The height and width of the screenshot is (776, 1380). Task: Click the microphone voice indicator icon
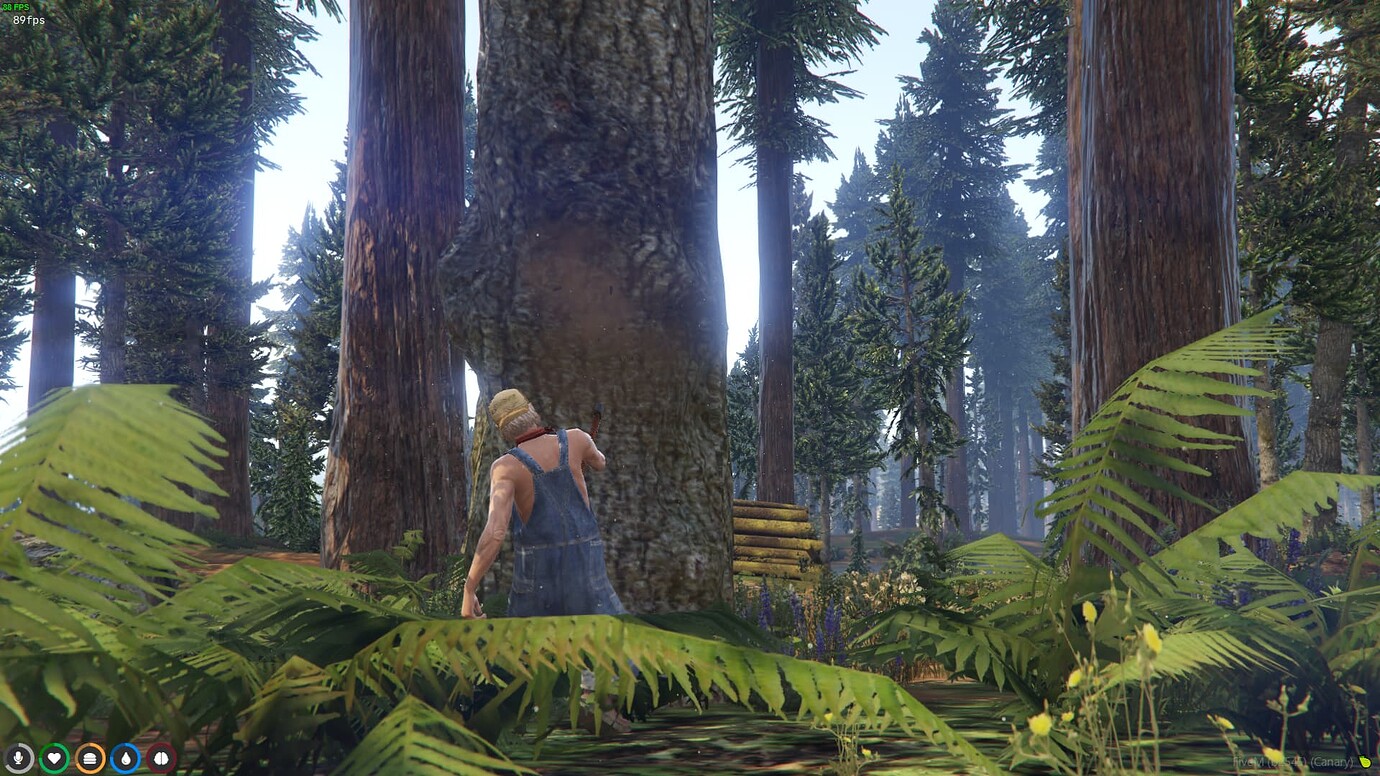point(20,758)
